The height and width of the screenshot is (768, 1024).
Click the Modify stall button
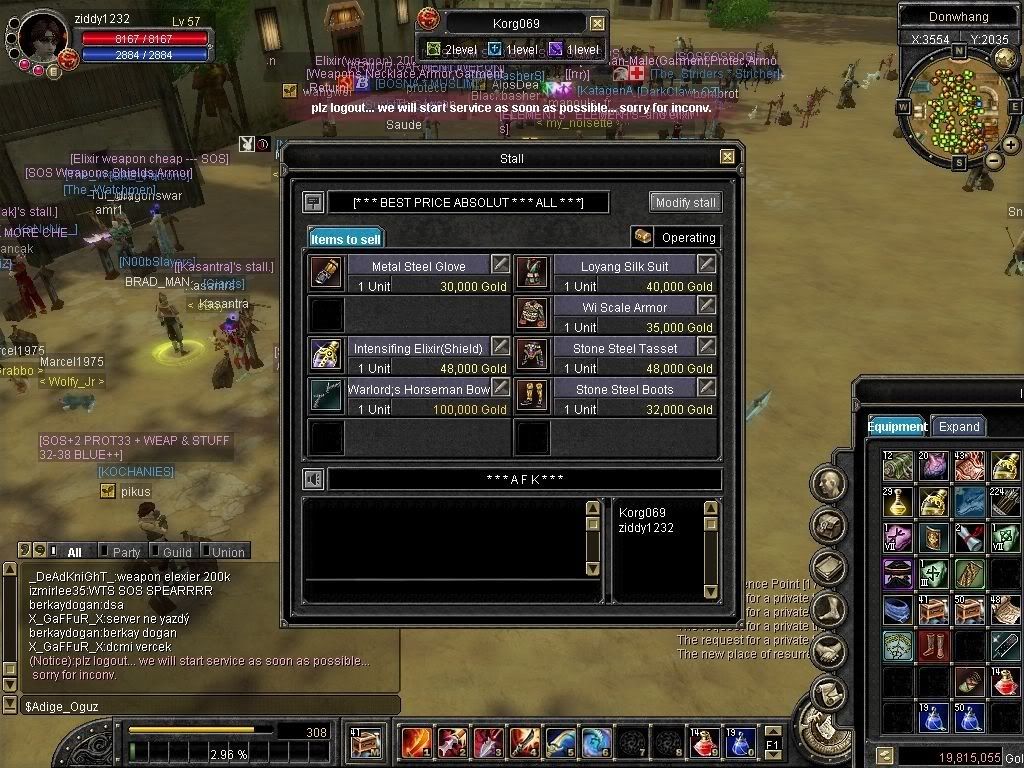coord(685,202)
